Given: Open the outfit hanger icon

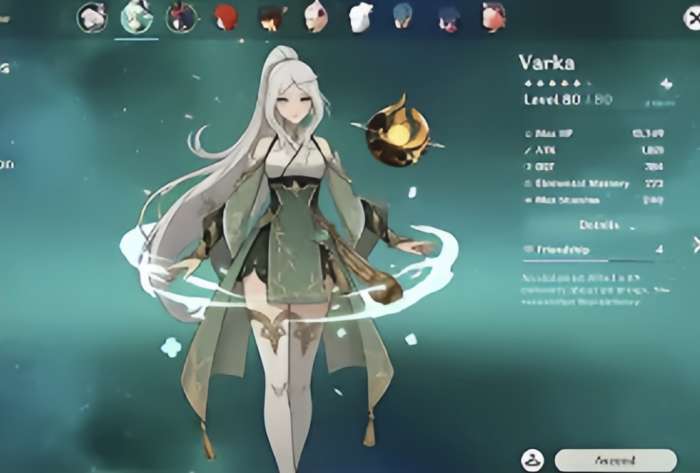Looking at the screenshot, I should coord(531,461).
